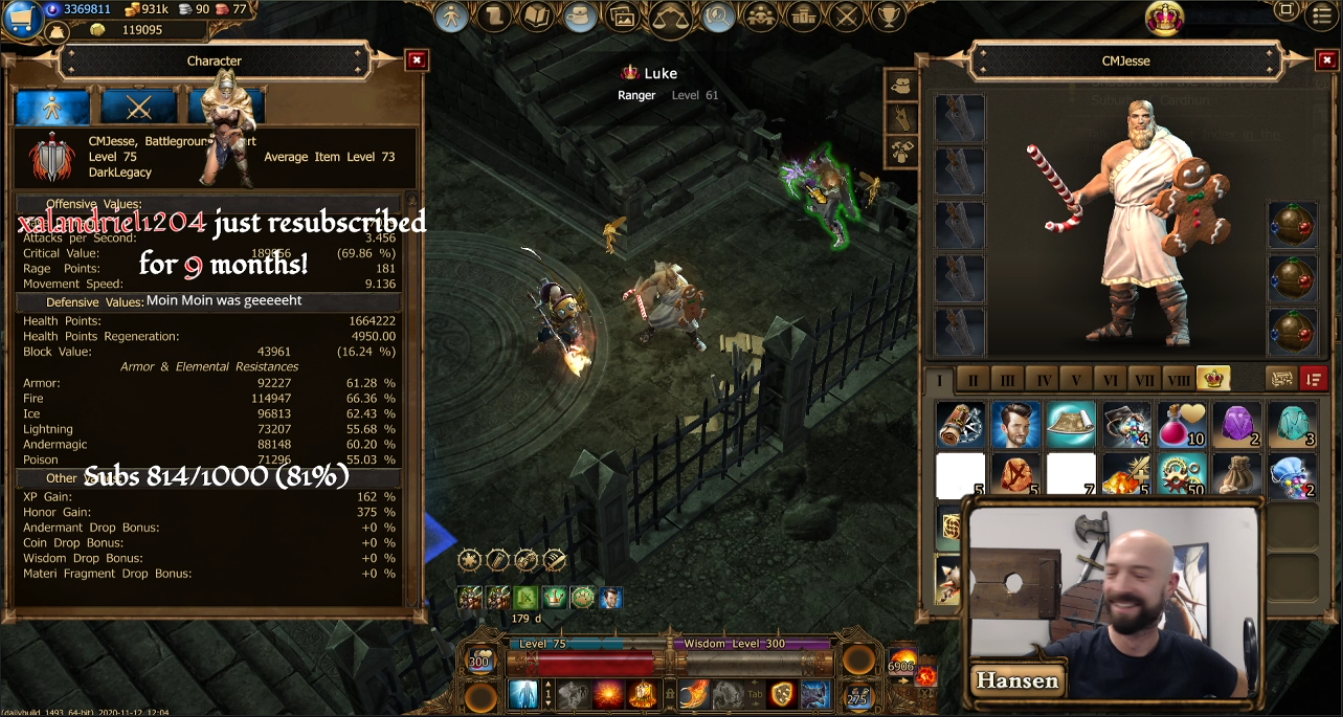This screenshot has width=1343, height=717.
Task: Close the Character stats panel
Action: 417,61
